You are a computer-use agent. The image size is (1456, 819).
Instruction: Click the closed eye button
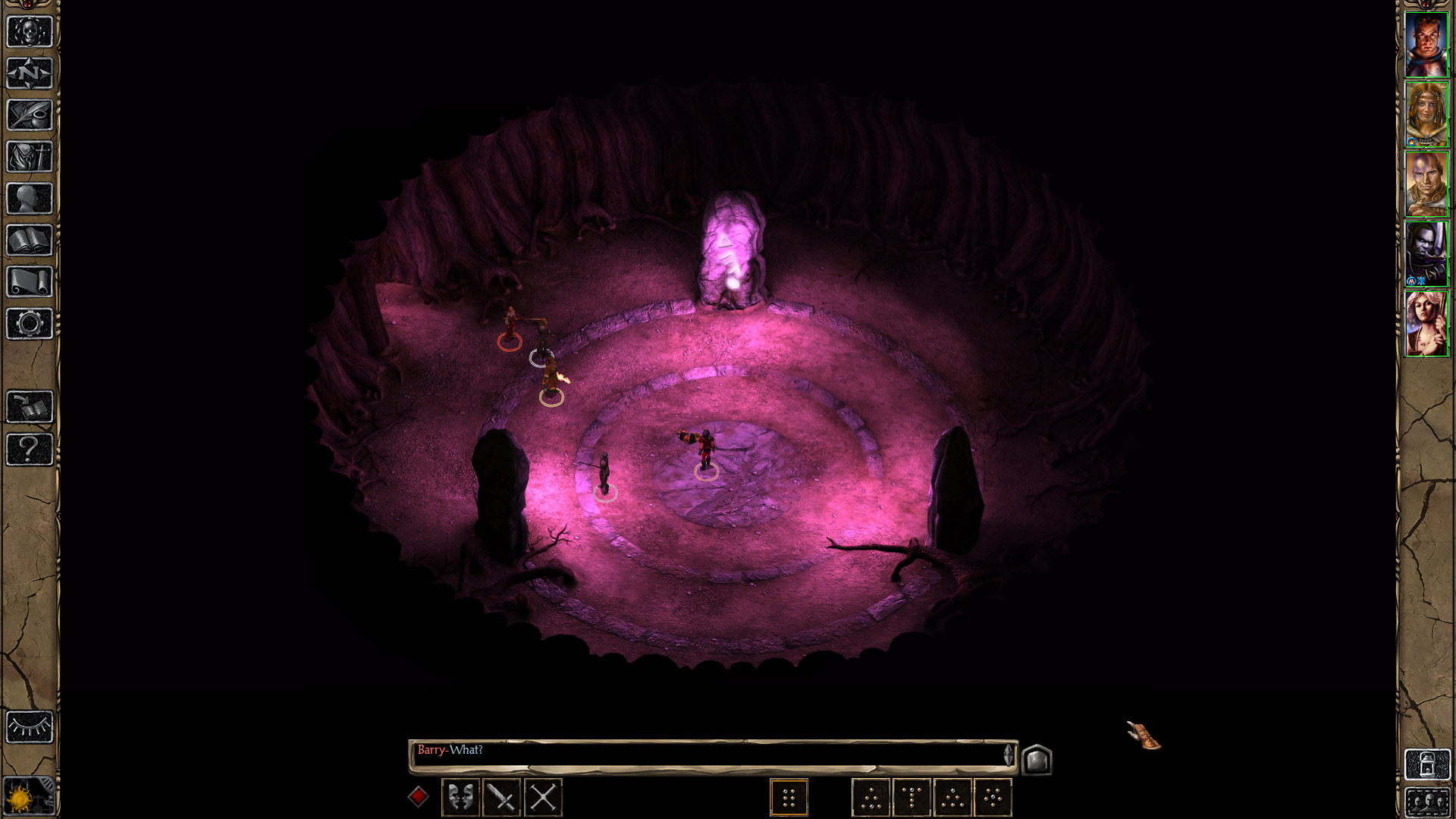point(30,727)
